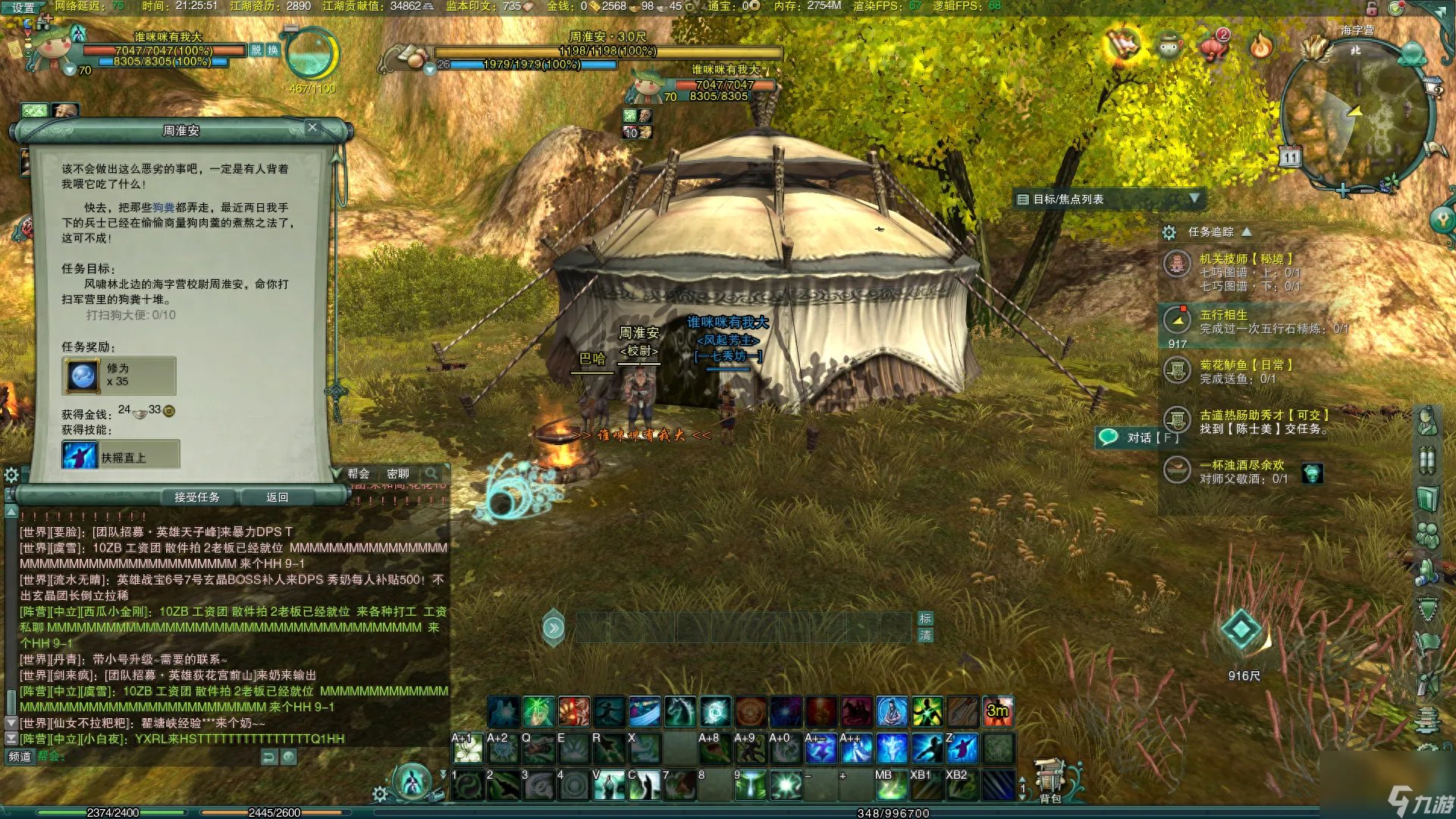The height and width of the screenshot is (819, 1456).
Task: Click the flame buff icon near minimap
Action: pyautogui.click(x=1261, y=47)
